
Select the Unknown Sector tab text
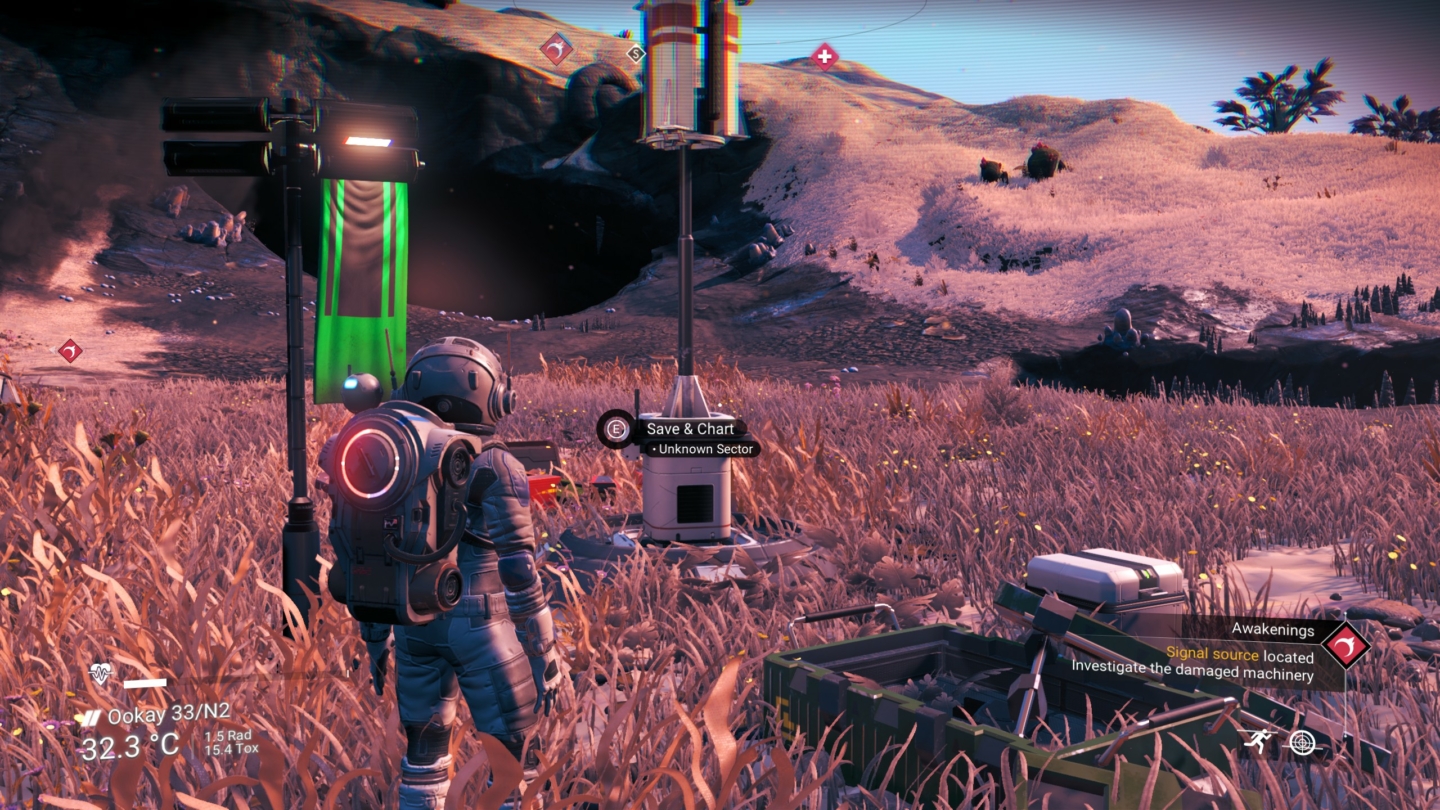click(703, 449)
